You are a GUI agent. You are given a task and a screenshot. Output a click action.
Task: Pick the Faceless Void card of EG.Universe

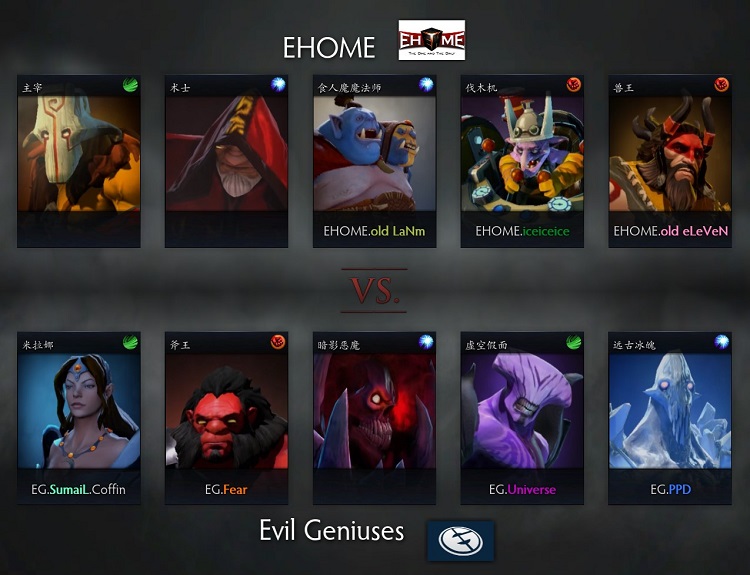pos(522,418)
